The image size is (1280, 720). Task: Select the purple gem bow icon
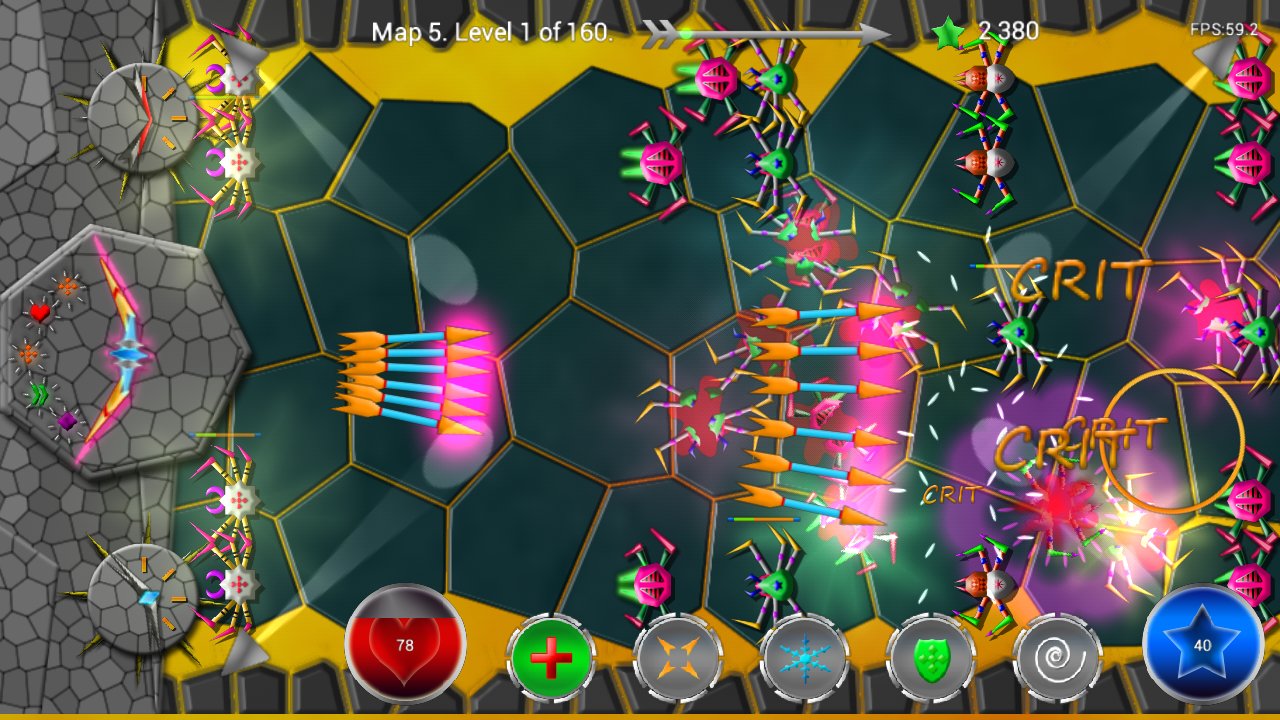67,421
